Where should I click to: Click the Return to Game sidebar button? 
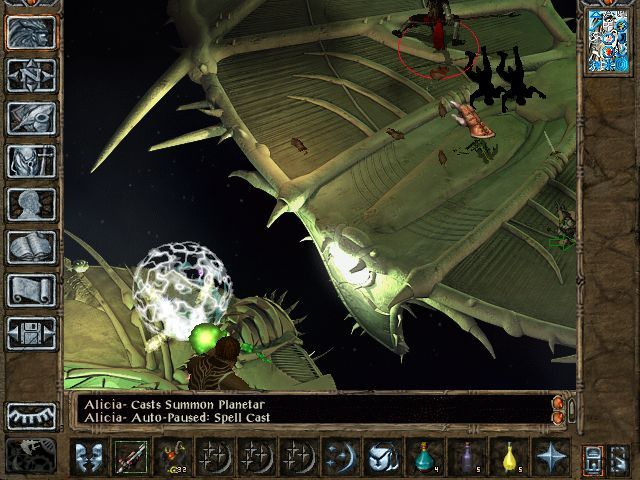31,32
